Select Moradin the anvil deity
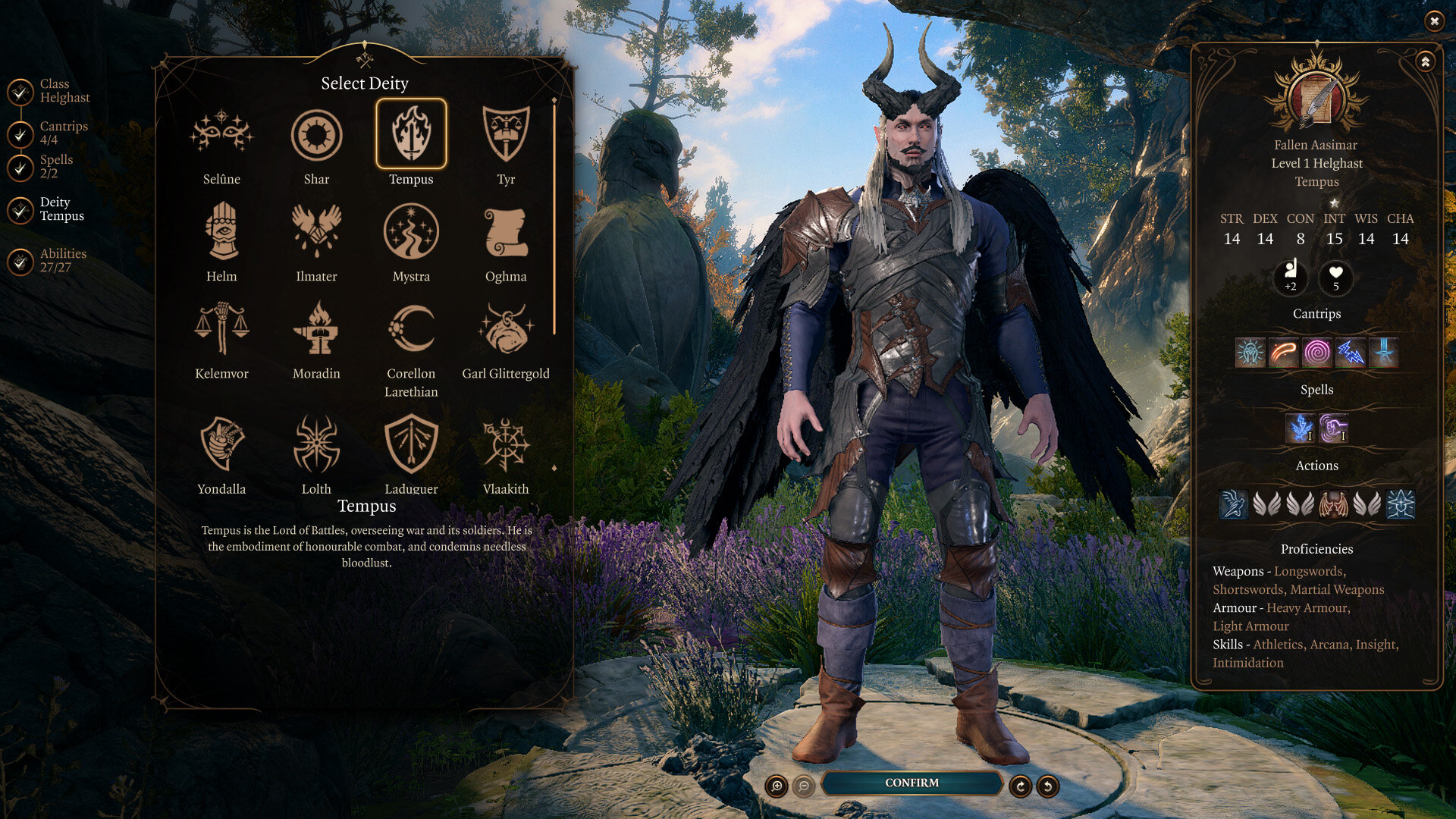 (x=316, y=329)
